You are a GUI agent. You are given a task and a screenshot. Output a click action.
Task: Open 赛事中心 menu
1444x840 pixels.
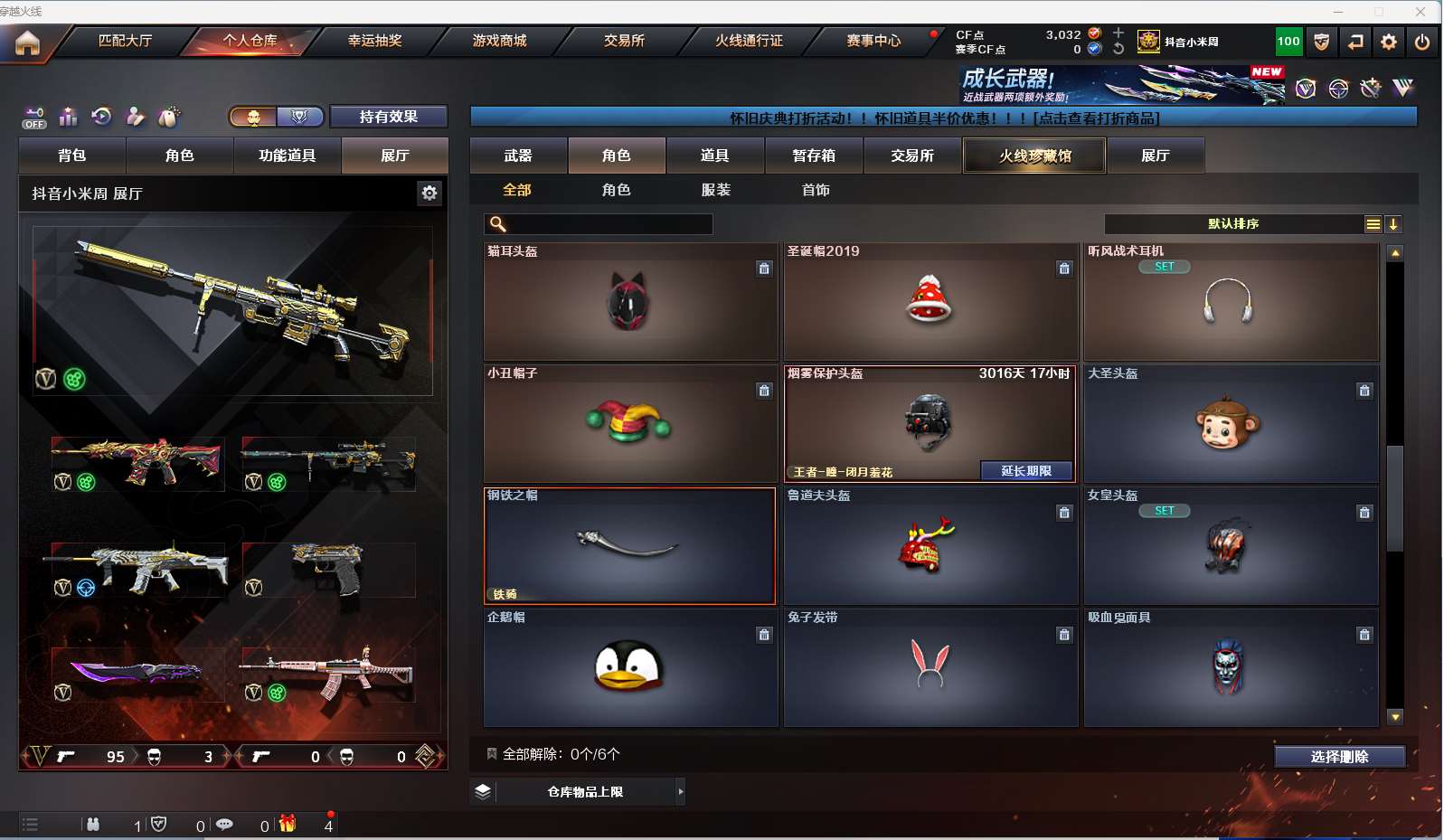[x=873, y=41]
